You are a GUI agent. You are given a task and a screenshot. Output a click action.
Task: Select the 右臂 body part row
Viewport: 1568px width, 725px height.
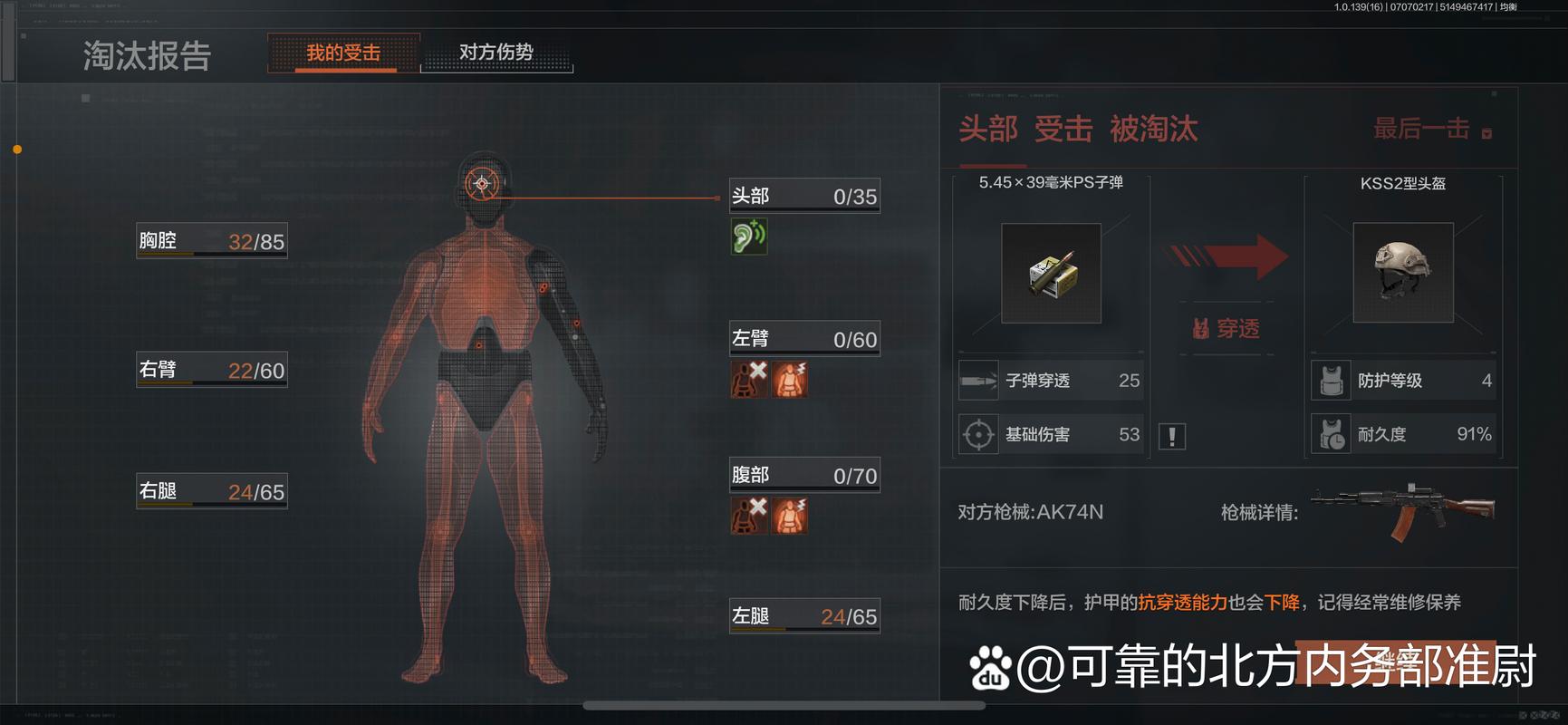[211, 370]
